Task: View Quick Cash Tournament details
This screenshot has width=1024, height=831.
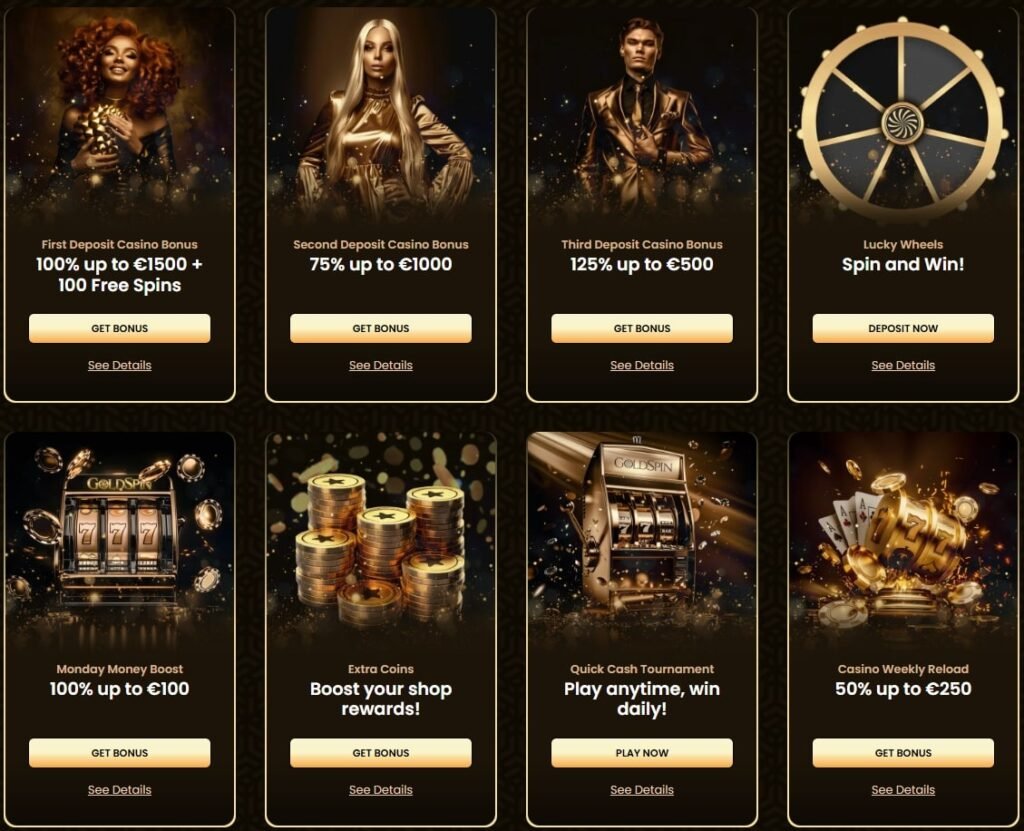Action: point(641,790)
